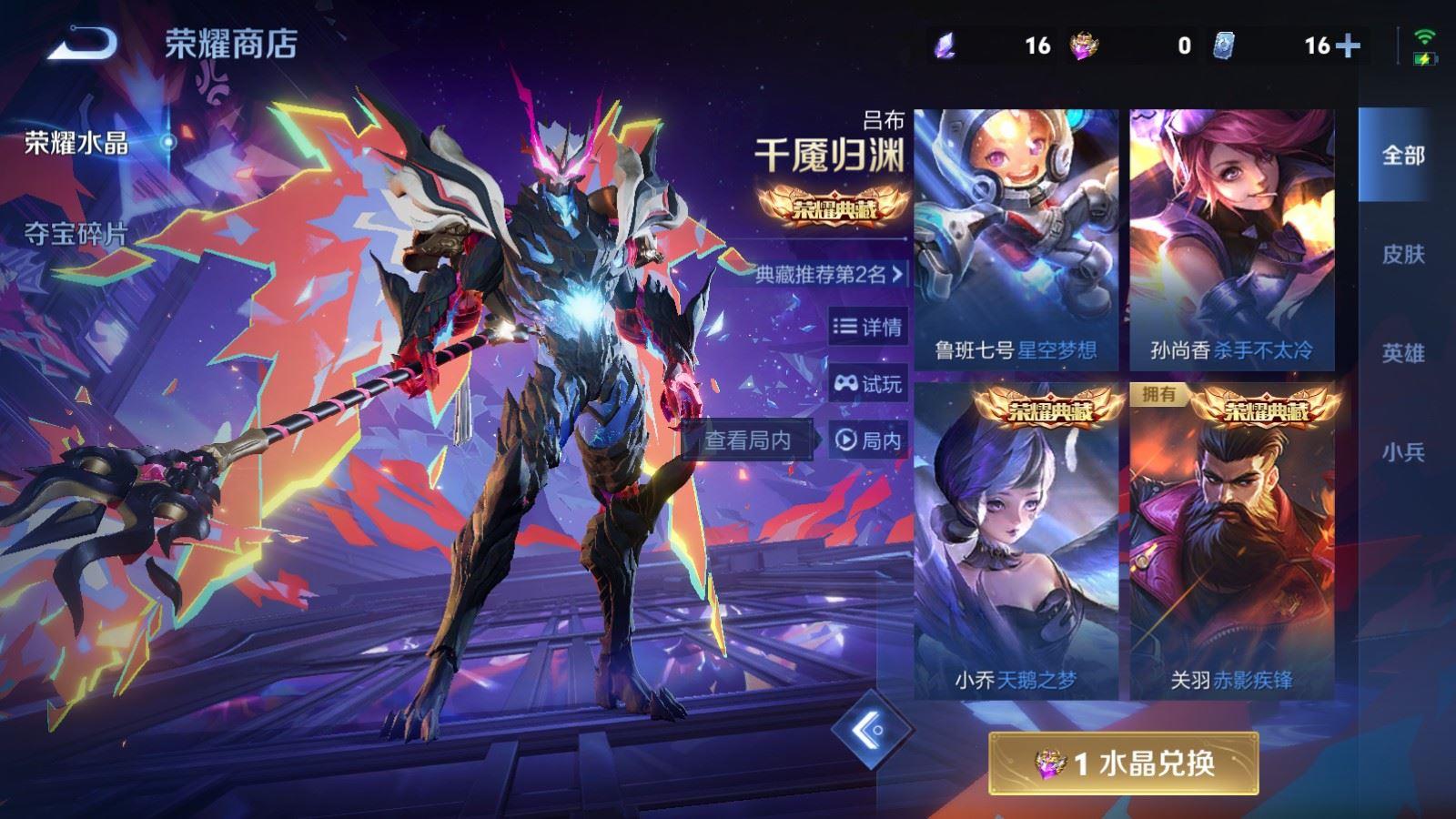Viewport: 1456px width, 819px height.
Task: Open the 详情 (details) panel for 千魇归渊
Action: pos(866,327)
